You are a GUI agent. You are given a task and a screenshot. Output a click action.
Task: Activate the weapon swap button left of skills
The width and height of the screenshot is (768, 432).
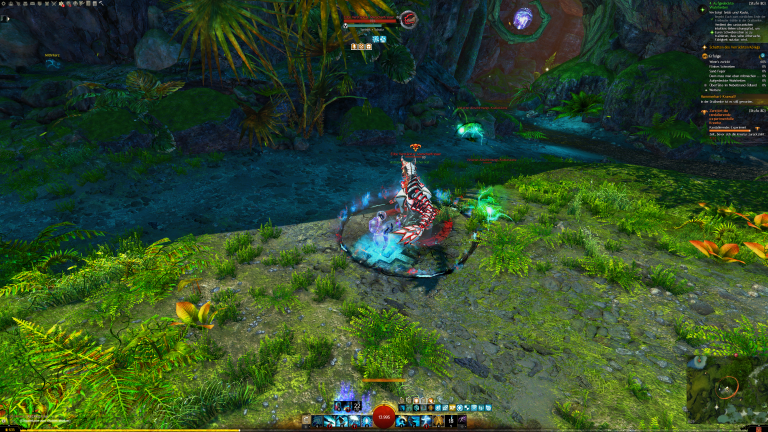point(303,421)
